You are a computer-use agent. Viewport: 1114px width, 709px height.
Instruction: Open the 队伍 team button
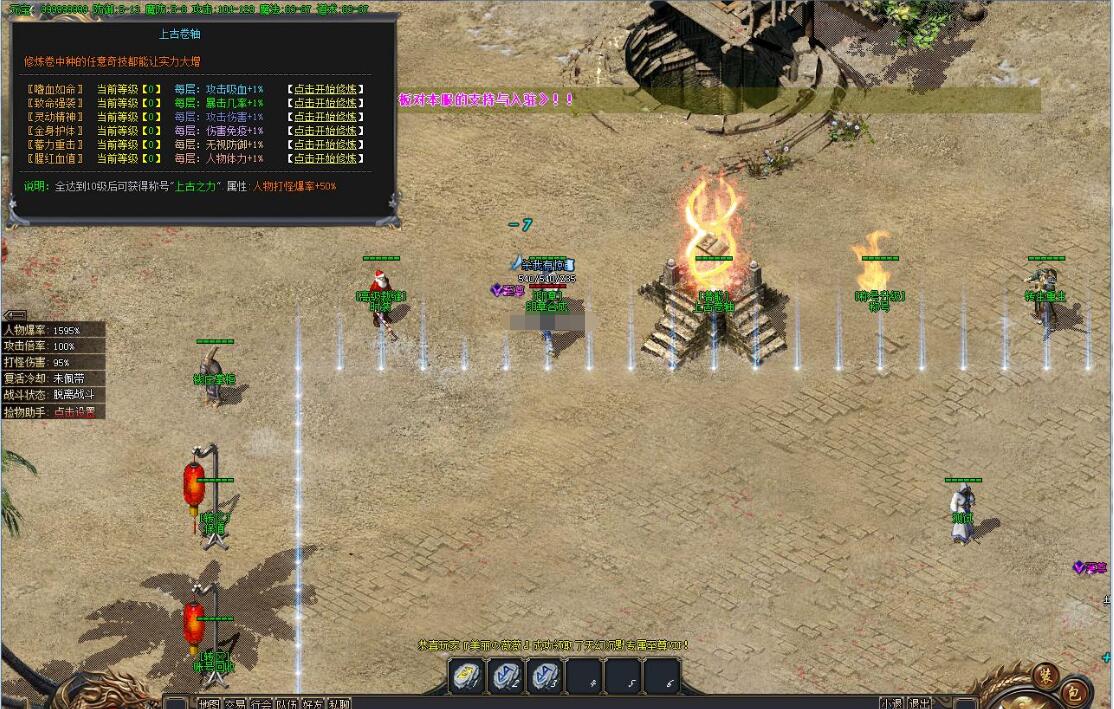pos(286,703)
